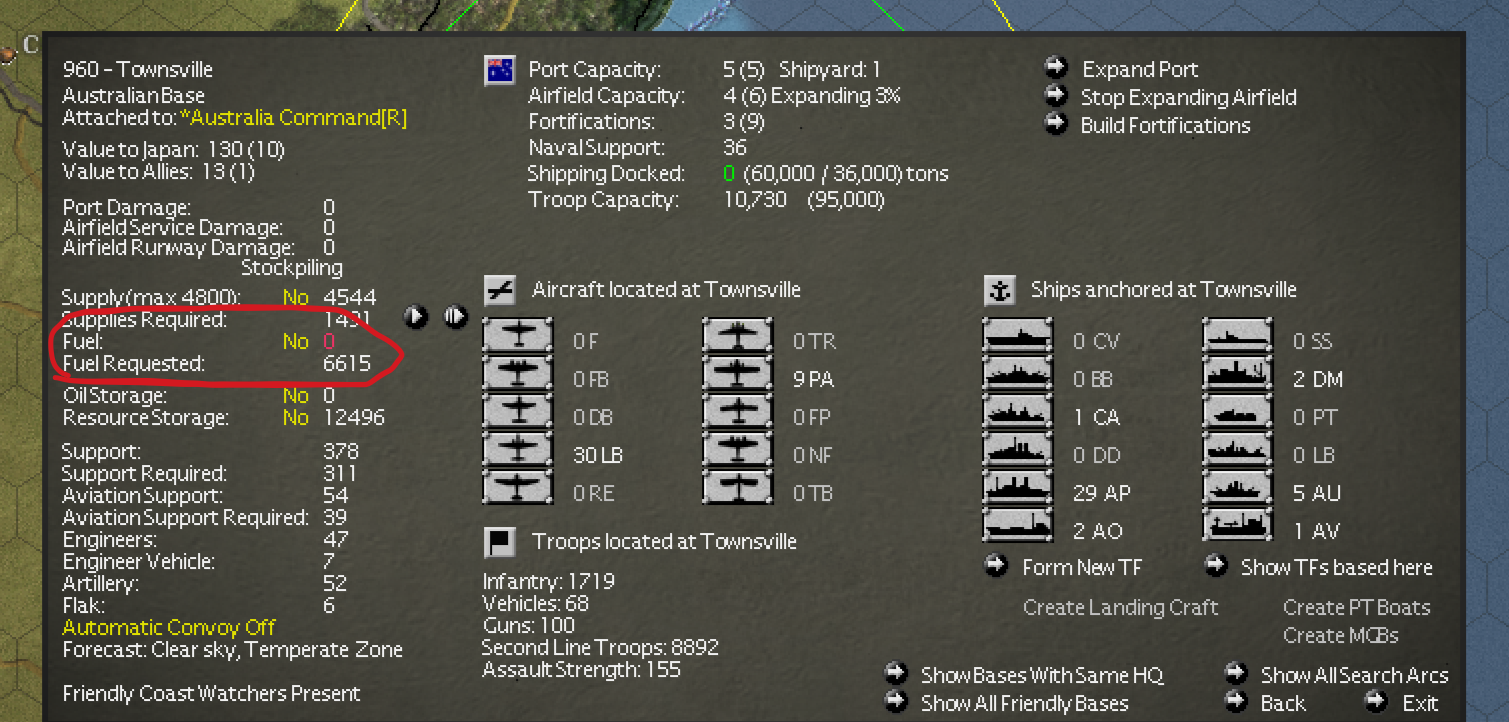Click the AP transport ship icon
Viewport: 1509px width, 722px height.
click(1017, 492)
